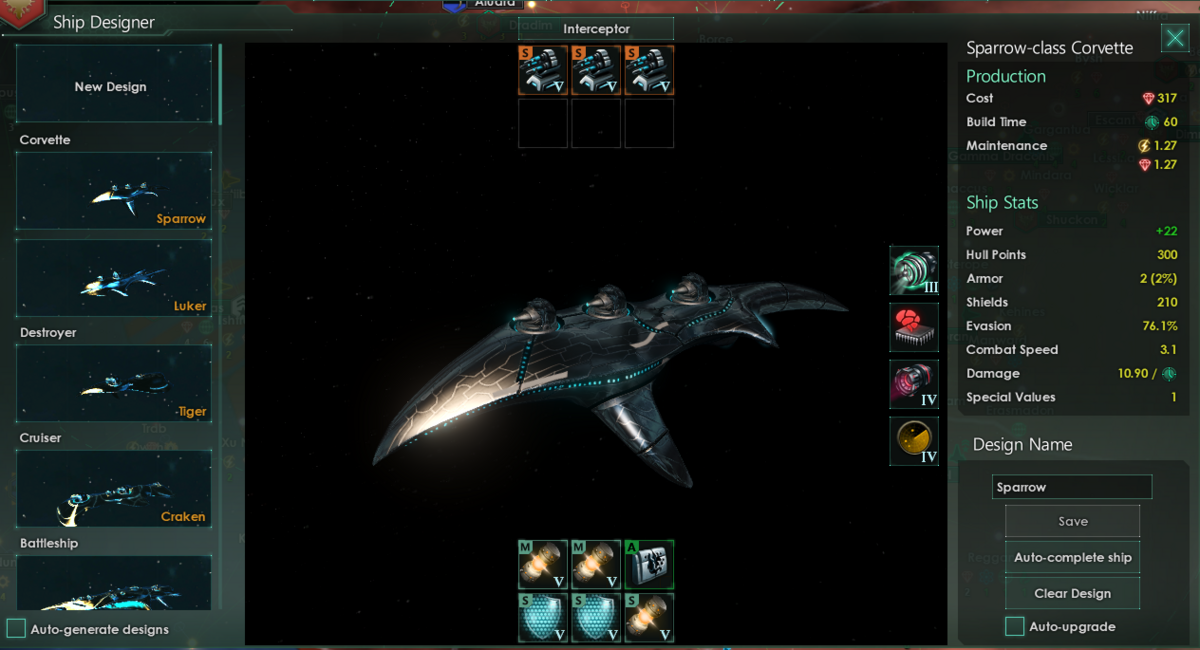The width and height of the screenshot is (1200, 650).
Task: Clear Design of all components
Action: point(1072,593)
